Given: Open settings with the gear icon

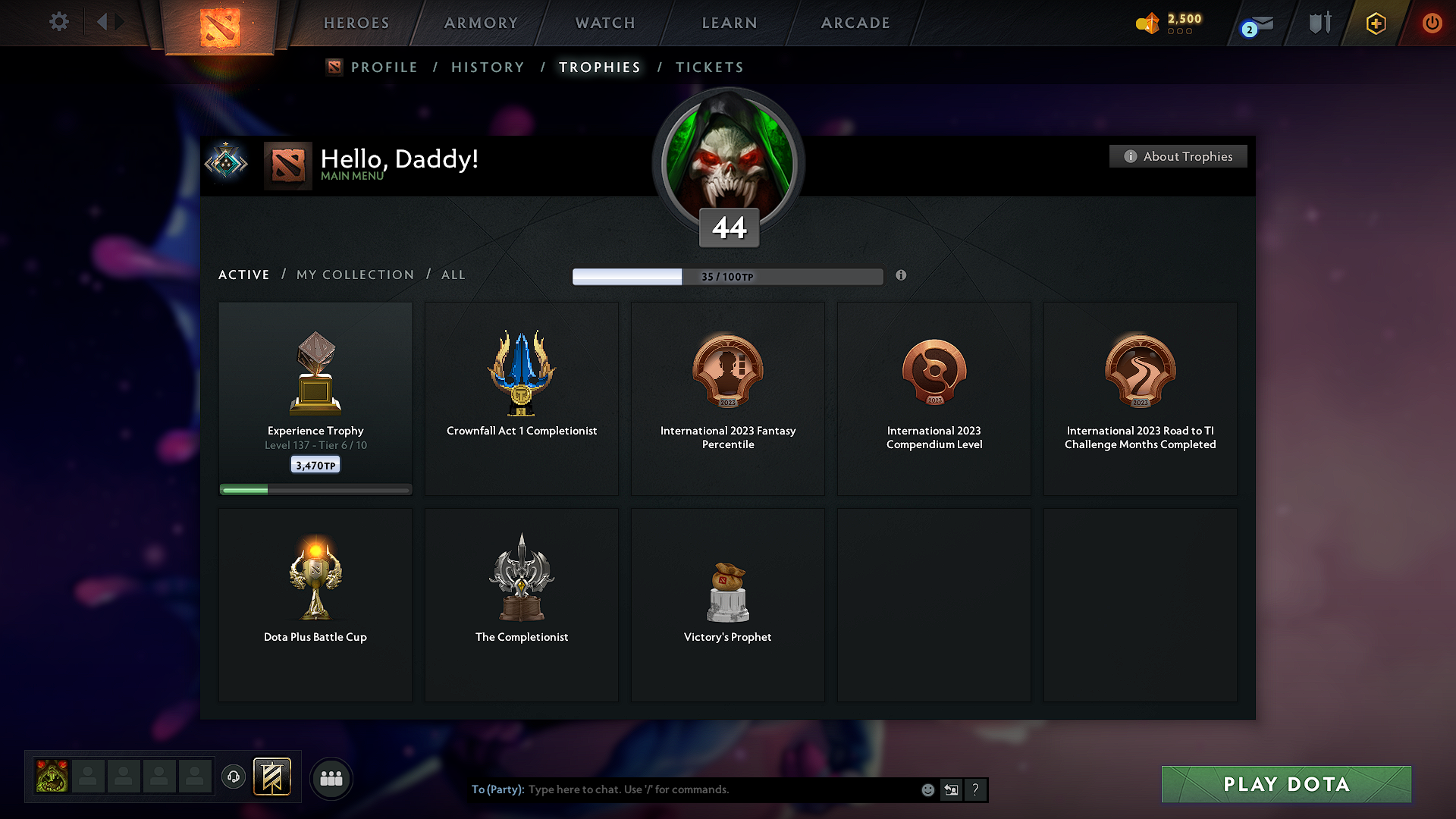Looking at the screenshot, I should coord(58,22).
